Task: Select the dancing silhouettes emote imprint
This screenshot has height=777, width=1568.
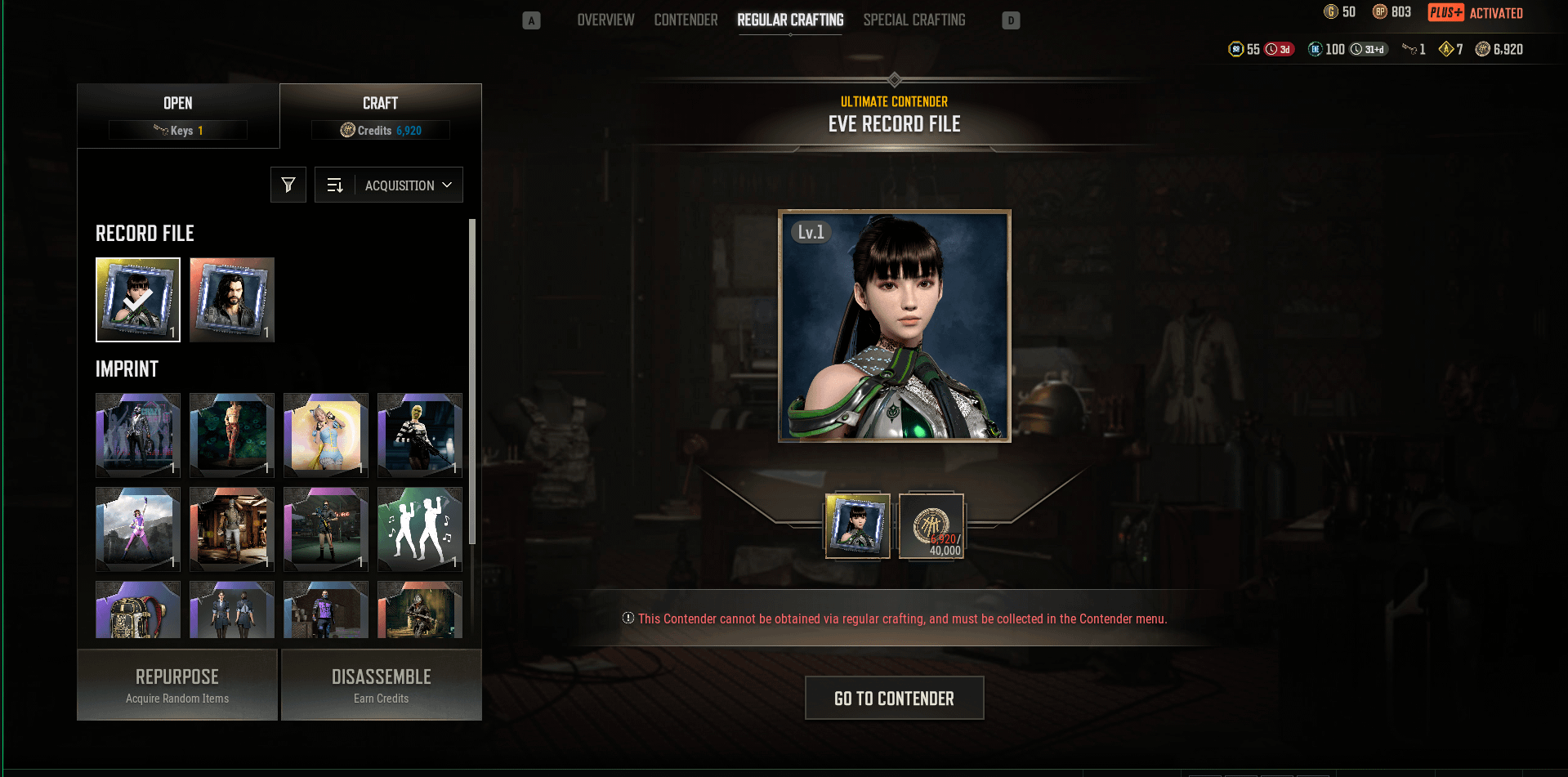Action: pyautogui.click(x=420, y=529)
